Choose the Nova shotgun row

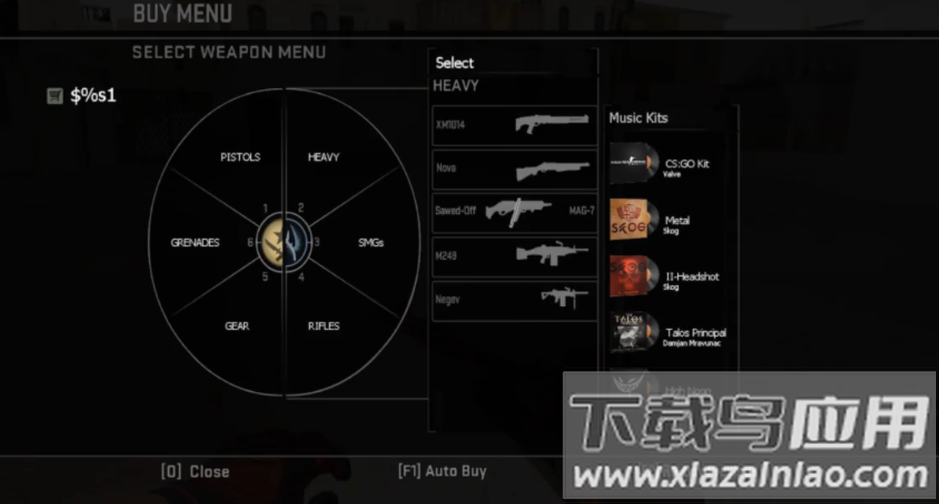tap(514, 169)
